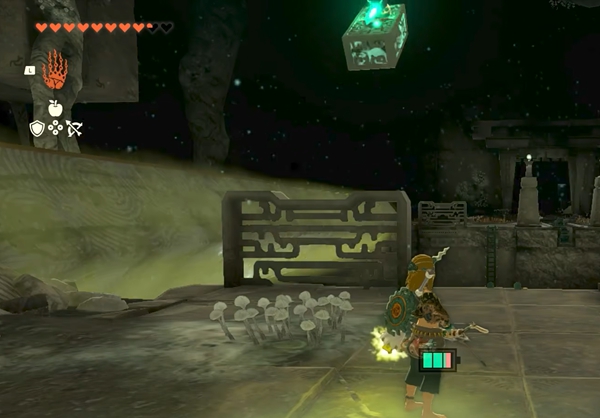Click the four-dot cluster icon between shield and bow
Screen dimensions: 600x418
pos(55,128)
